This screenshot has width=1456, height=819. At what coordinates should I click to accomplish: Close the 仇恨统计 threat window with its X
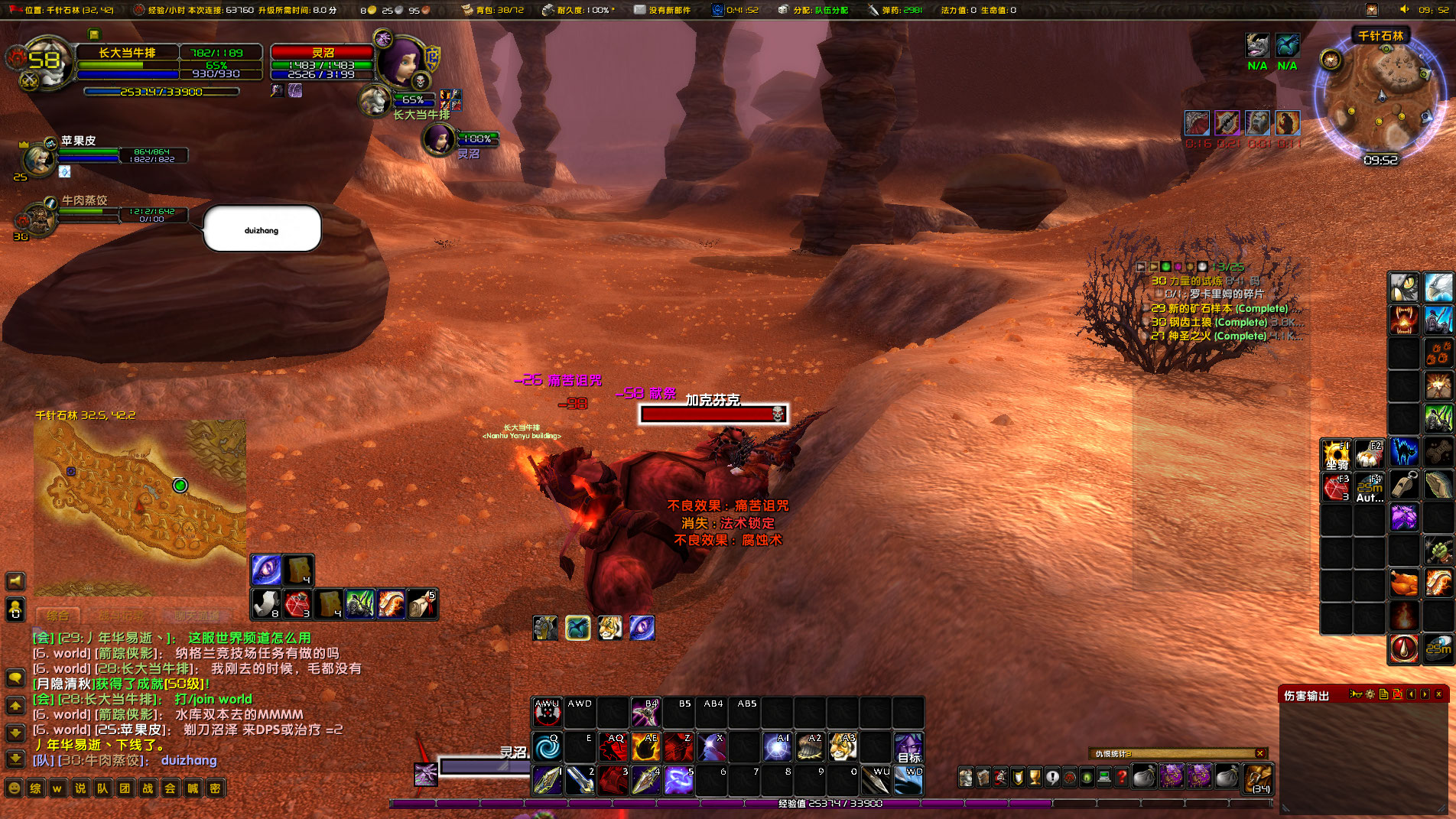tap(1260, 753)
